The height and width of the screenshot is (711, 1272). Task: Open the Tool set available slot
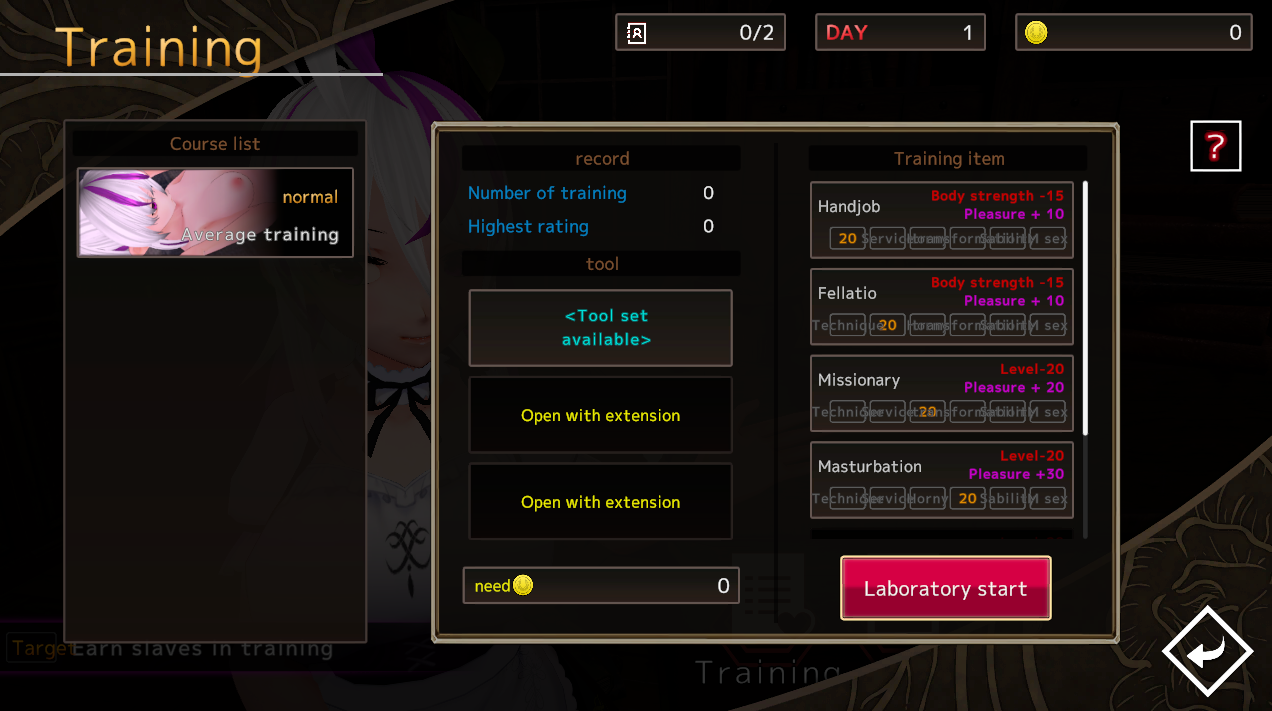click(600, 328)
